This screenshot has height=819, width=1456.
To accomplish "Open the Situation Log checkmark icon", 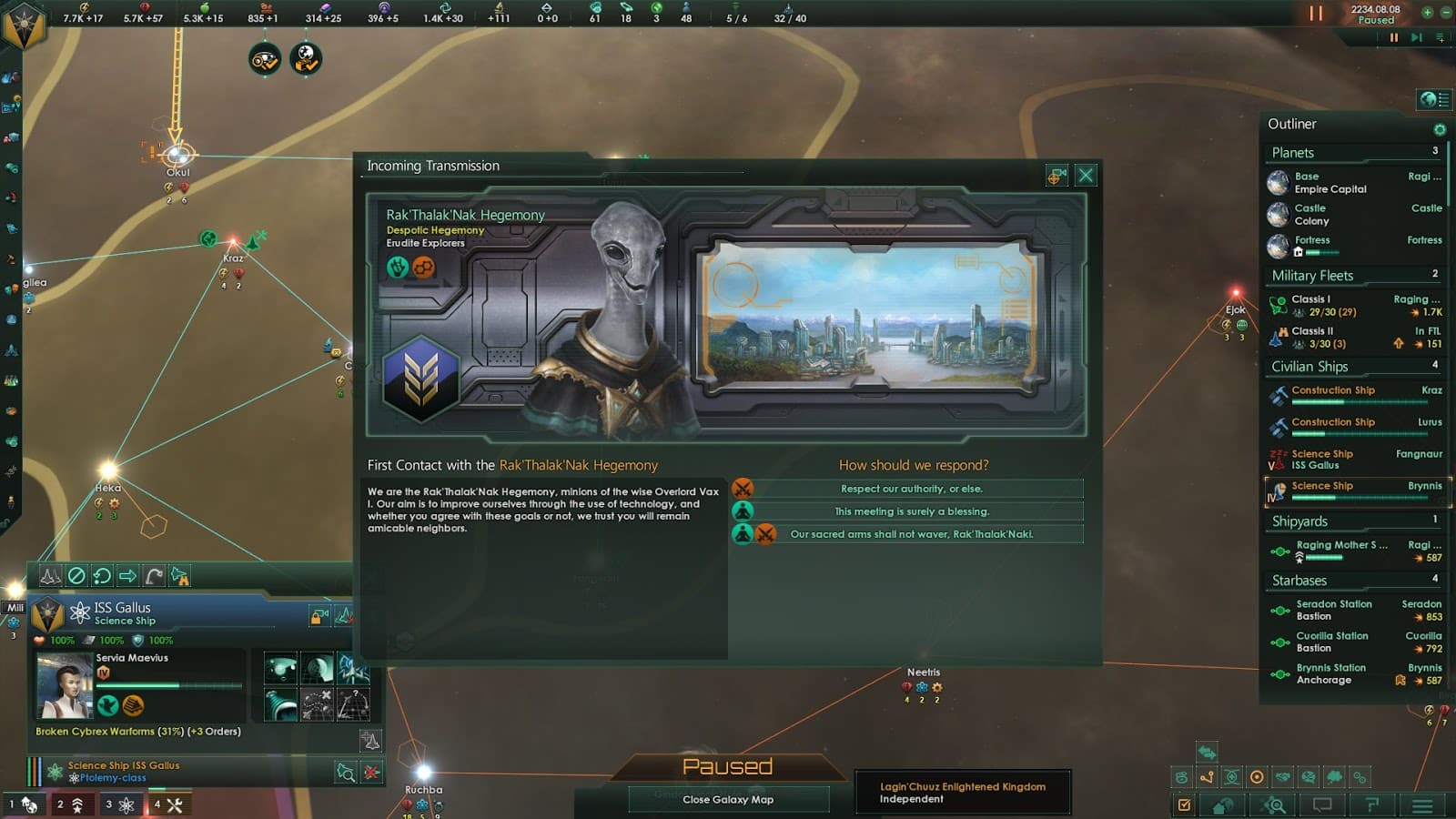I will (1185, 804).
